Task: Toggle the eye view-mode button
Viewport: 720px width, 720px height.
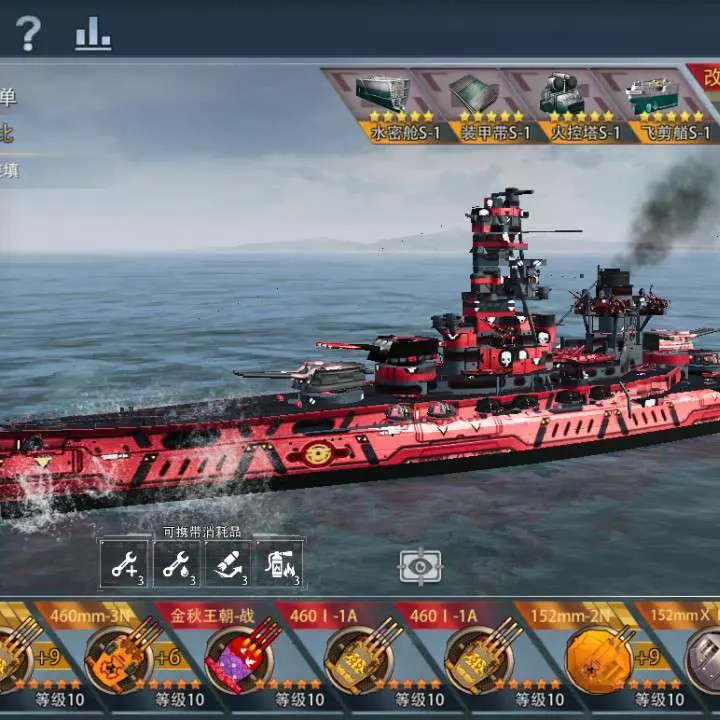Action: [420, 566]
